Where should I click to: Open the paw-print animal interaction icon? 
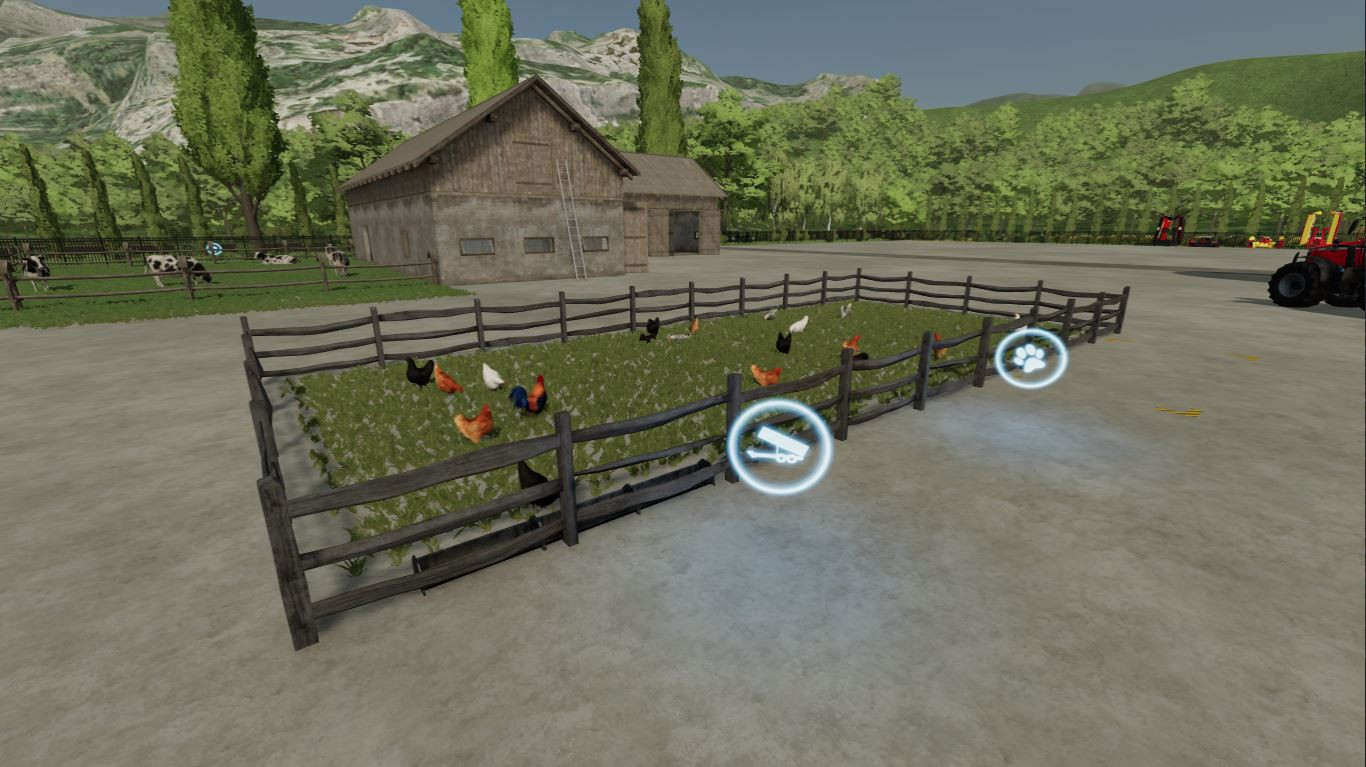(1030, 360)
